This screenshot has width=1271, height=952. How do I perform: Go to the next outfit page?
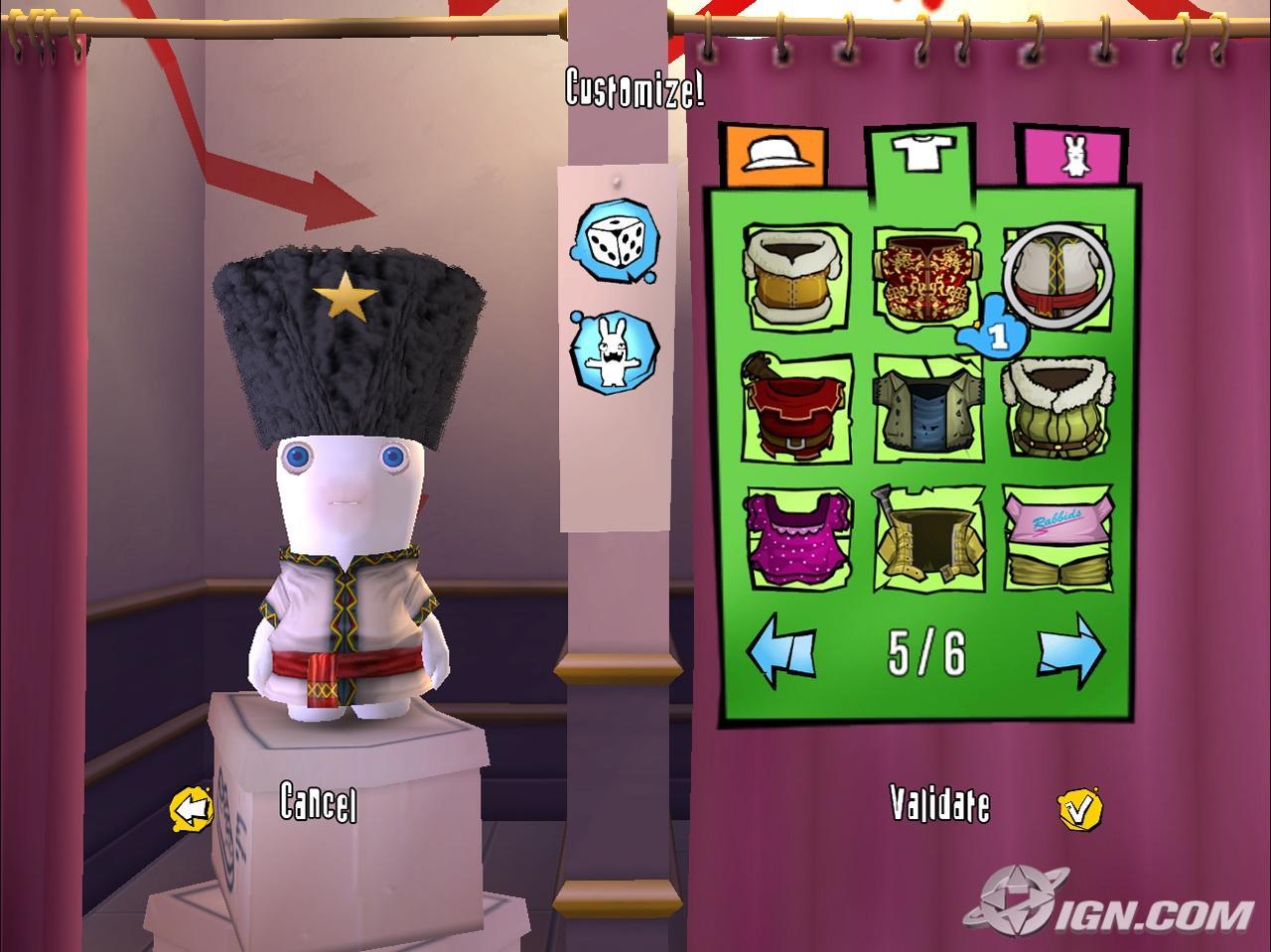pos(1070,650)
